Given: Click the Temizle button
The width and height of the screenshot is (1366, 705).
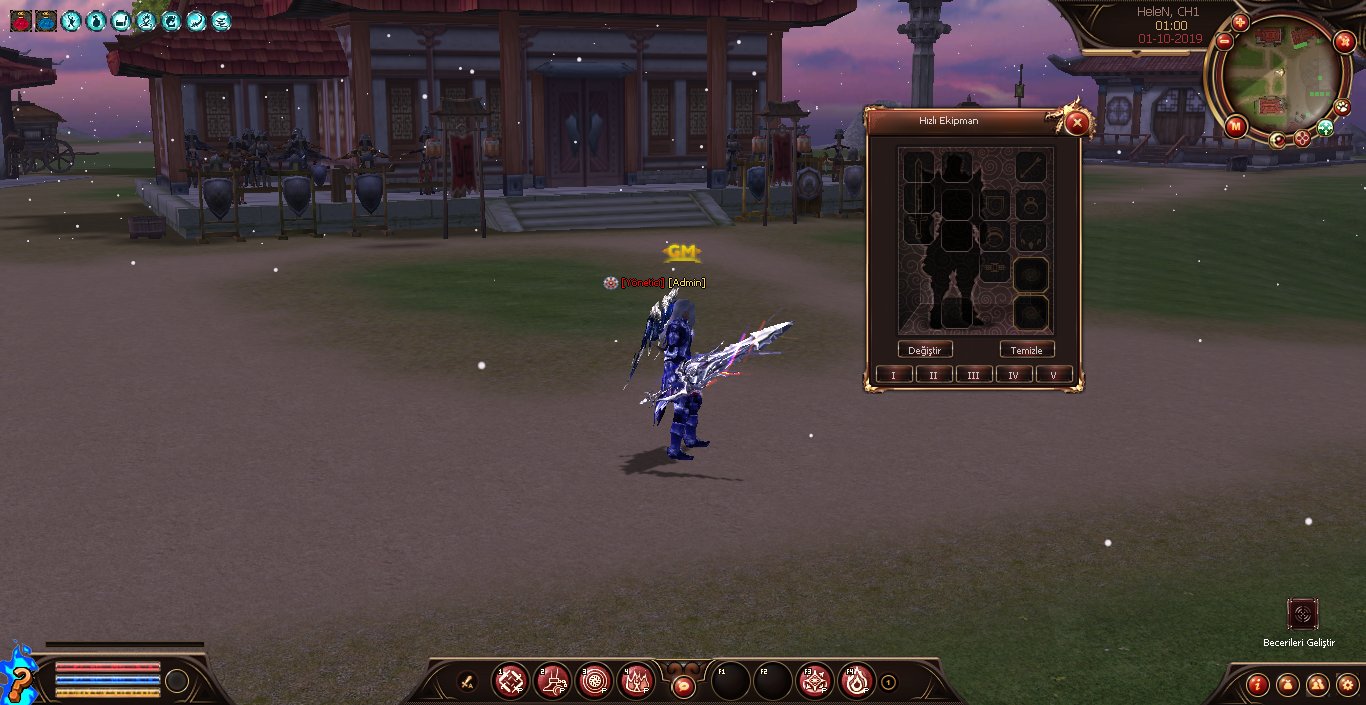Looking at the screenshot, I should (x=1026, y=350).
